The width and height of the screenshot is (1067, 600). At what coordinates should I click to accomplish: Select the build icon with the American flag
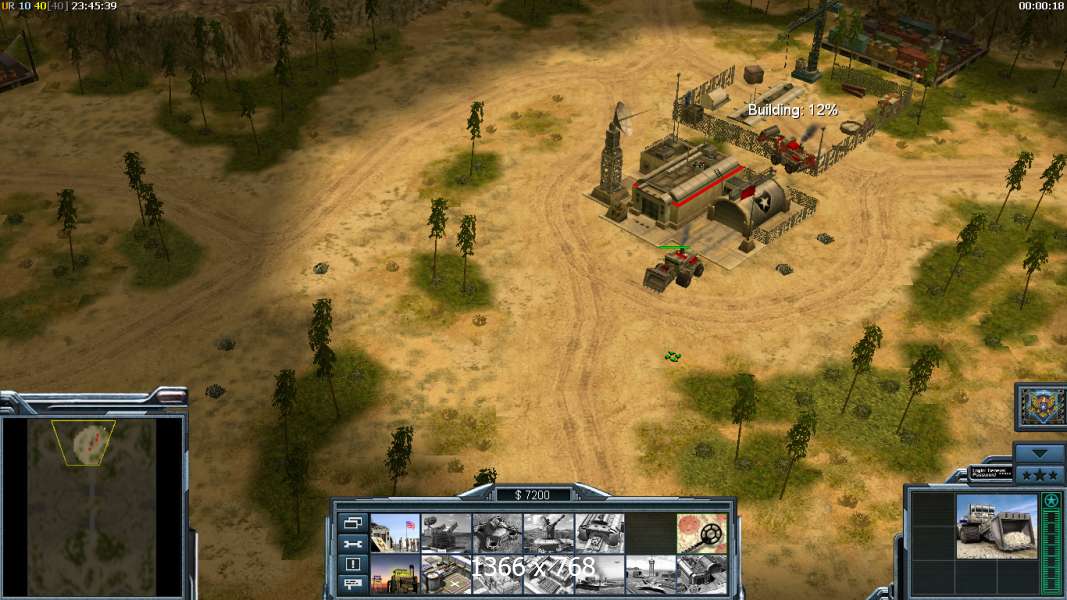pos(395,533)
